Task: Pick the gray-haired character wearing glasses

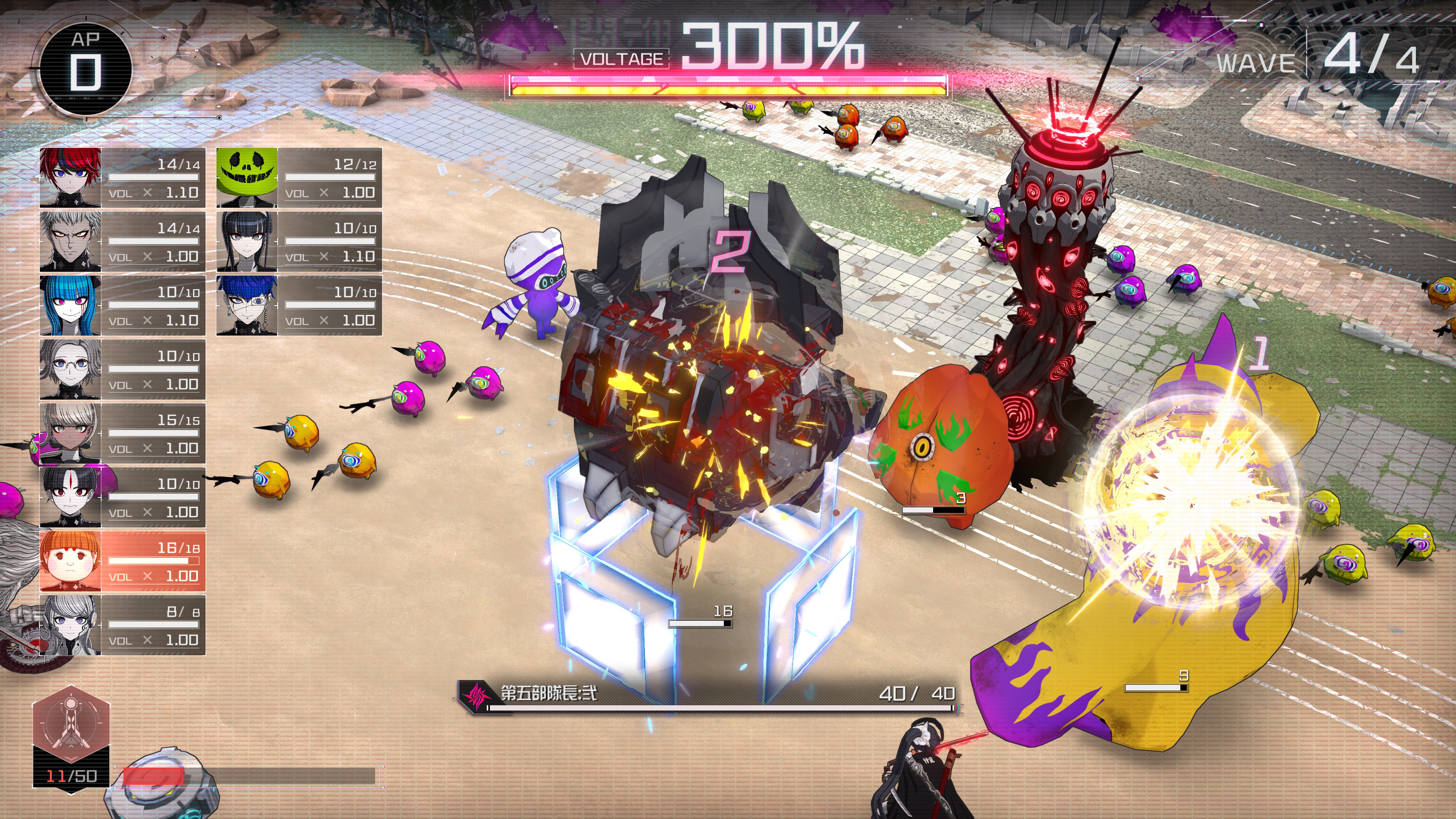Action: (122, 370)
